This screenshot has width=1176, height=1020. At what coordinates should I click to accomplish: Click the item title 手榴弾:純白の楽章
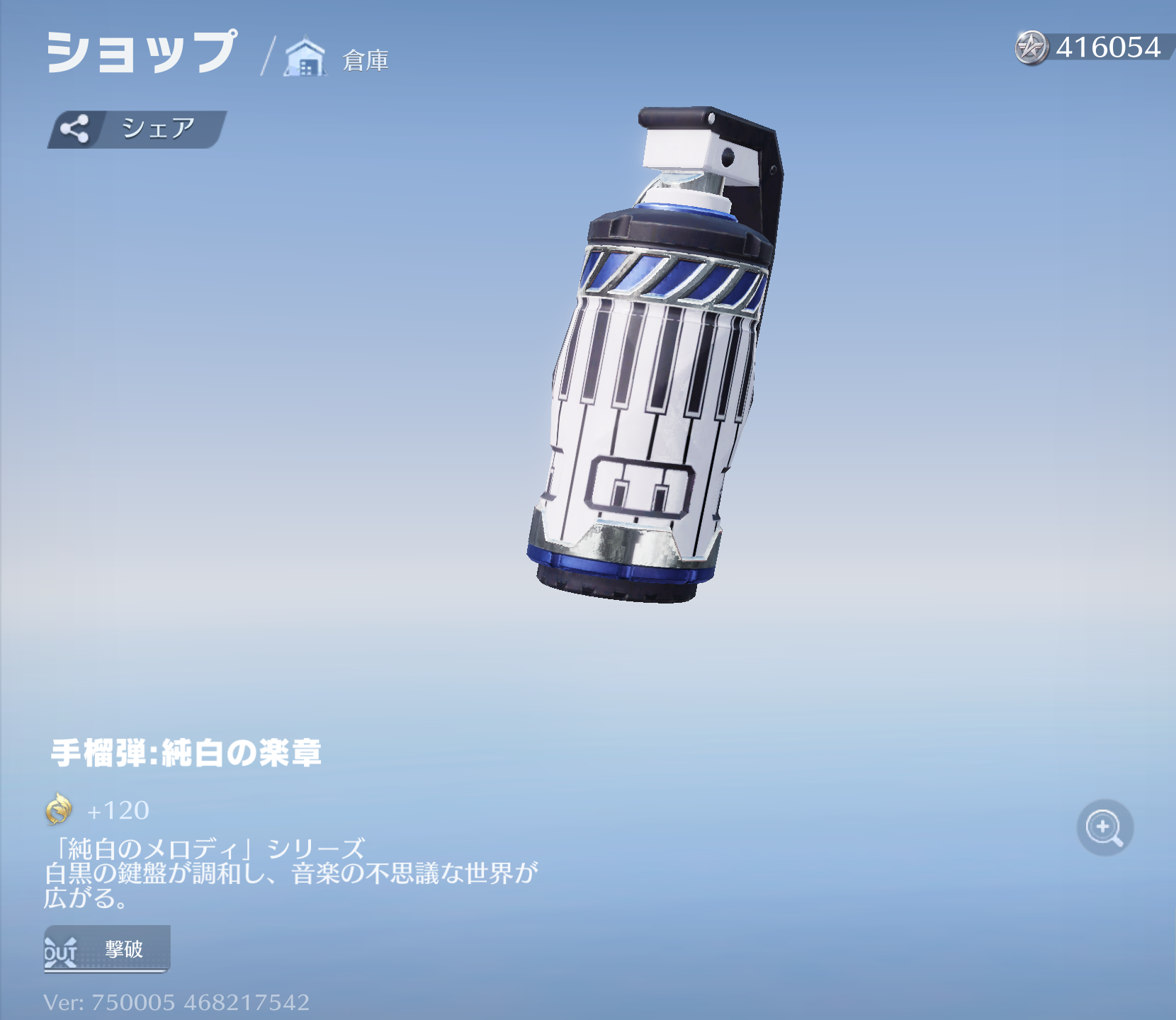point(188,755)
